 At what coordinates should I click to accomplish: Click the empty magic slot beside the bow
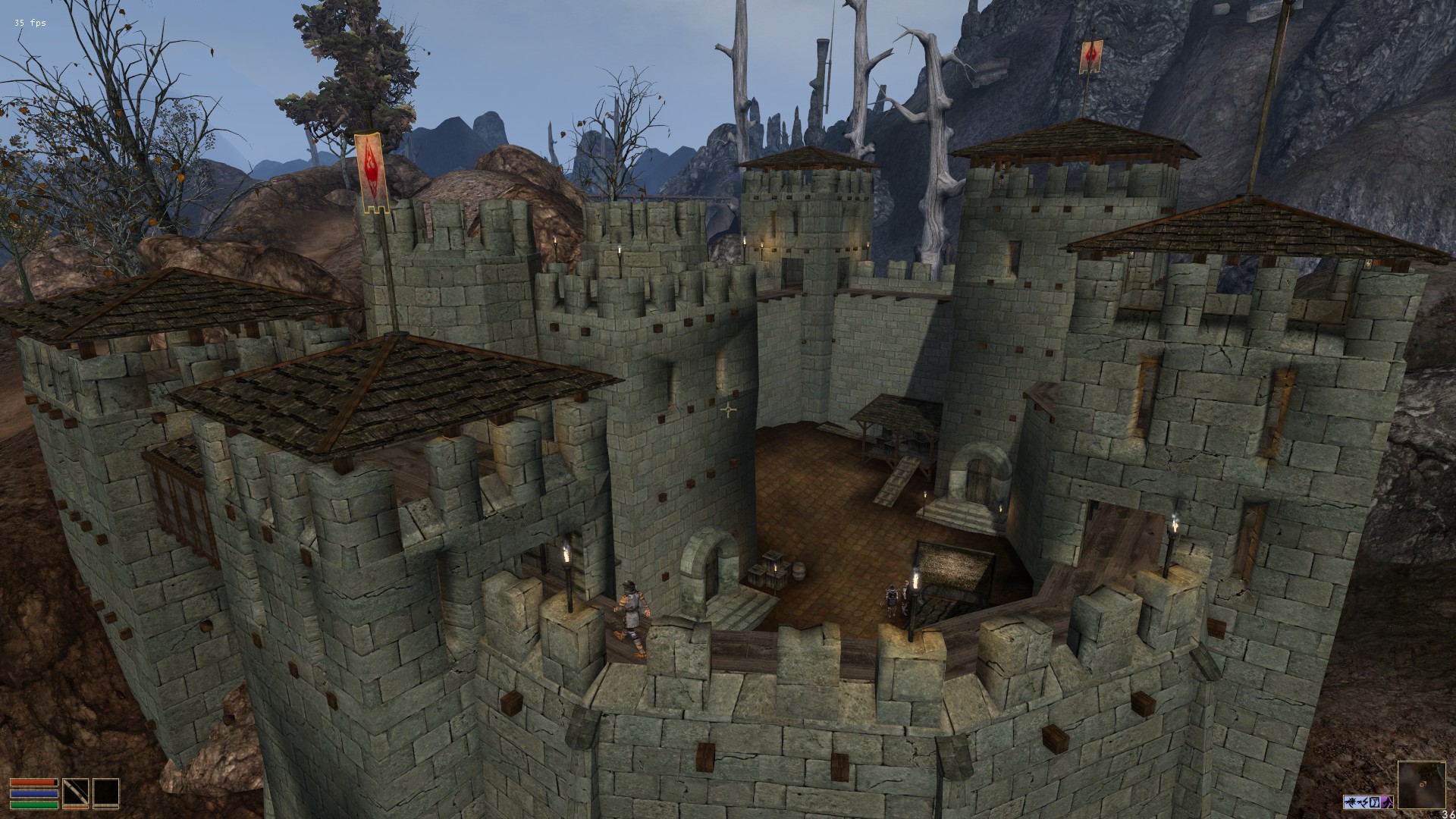pyautogui.click(x=106, y=792)
